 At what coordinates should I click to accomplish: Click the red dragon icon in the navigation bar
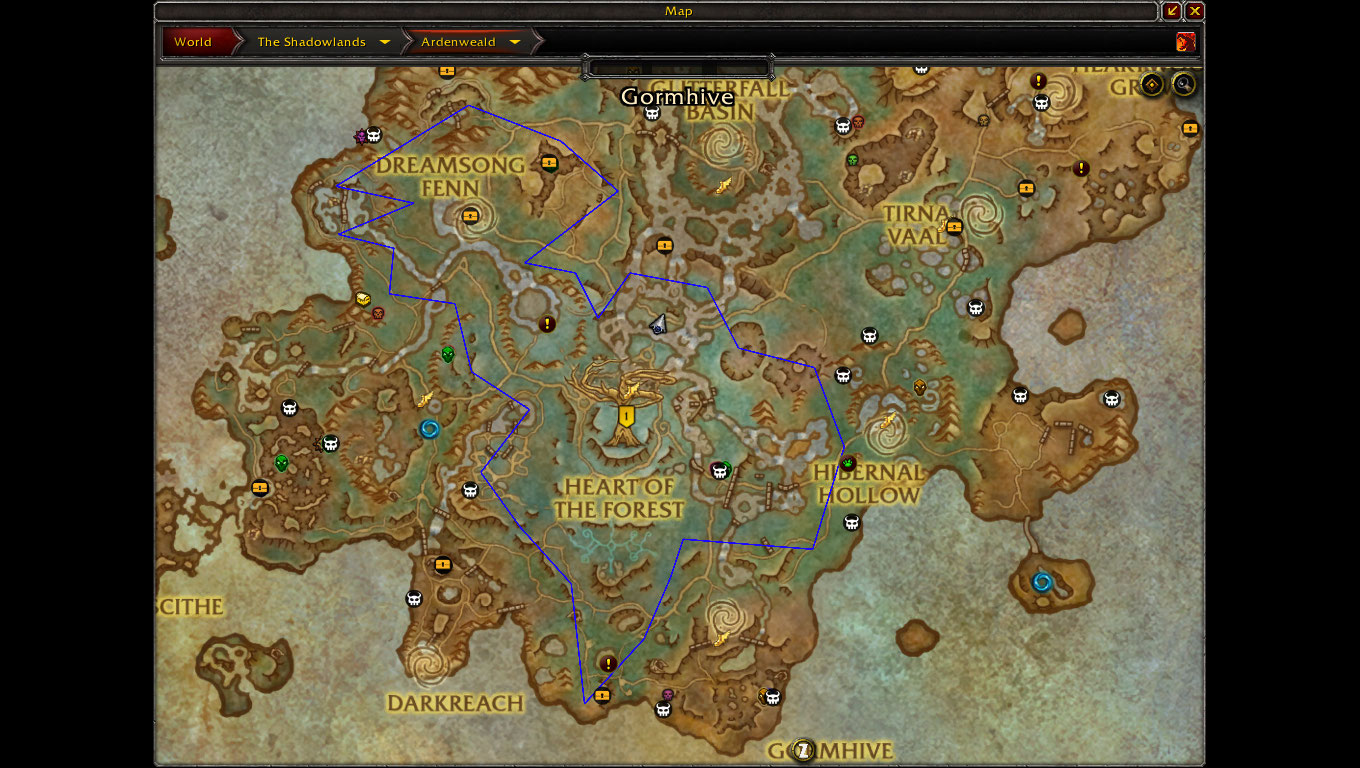(x=1186, y=42)
